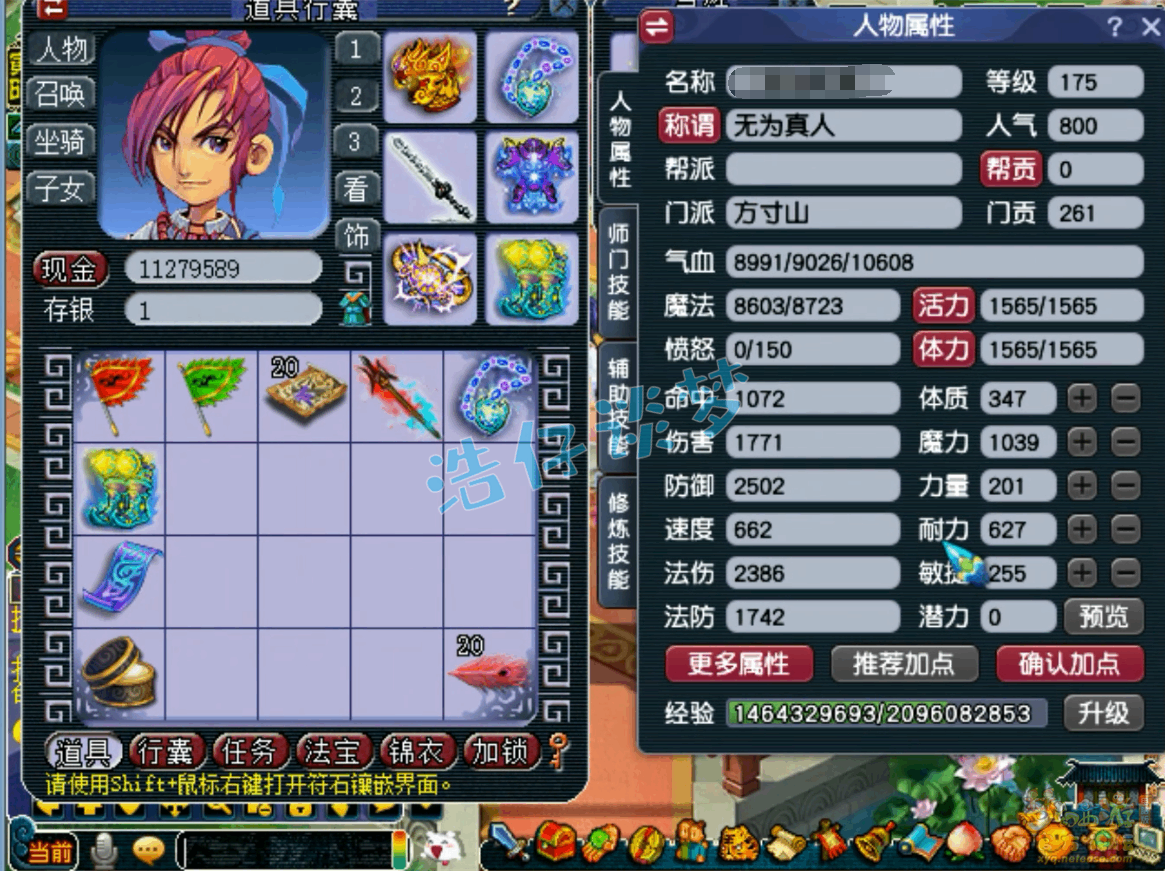Click the 加锁 lock button
The width and height of the screenshot is (1165, 871).
point(501,751)
